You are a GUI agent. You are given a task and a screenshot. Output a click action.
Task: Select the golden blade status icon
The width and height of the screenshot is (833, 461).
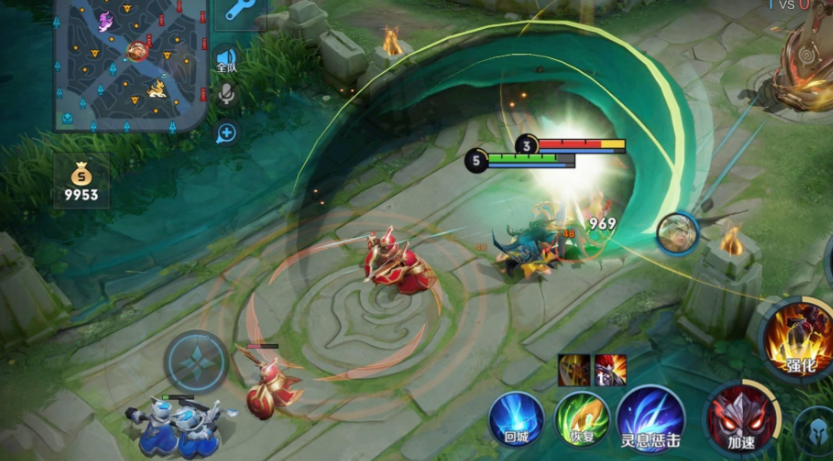pyautogui.click(x=573, y=369)
